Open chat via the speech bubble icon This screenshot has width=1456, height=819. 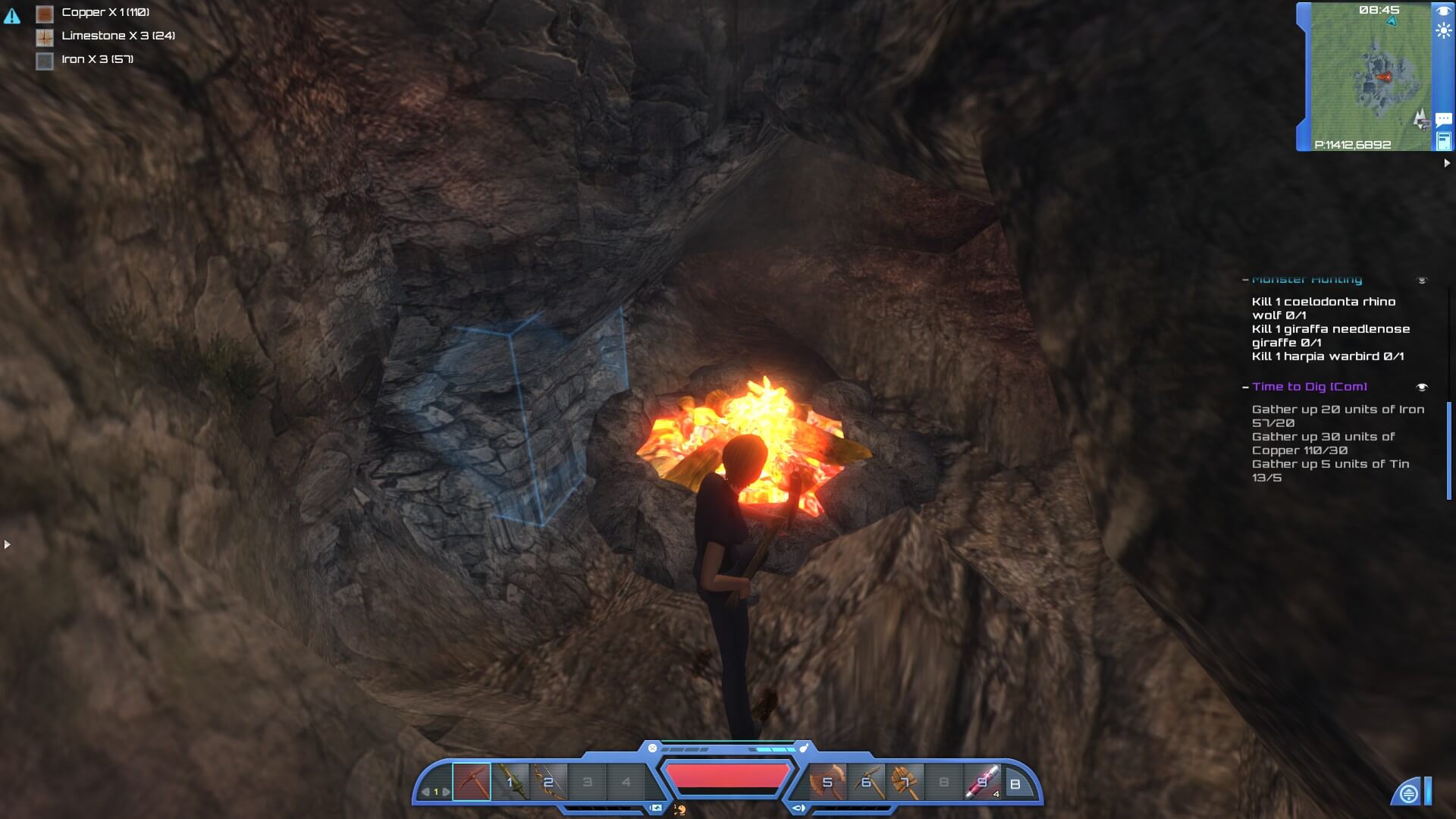tap(1443, 119)
